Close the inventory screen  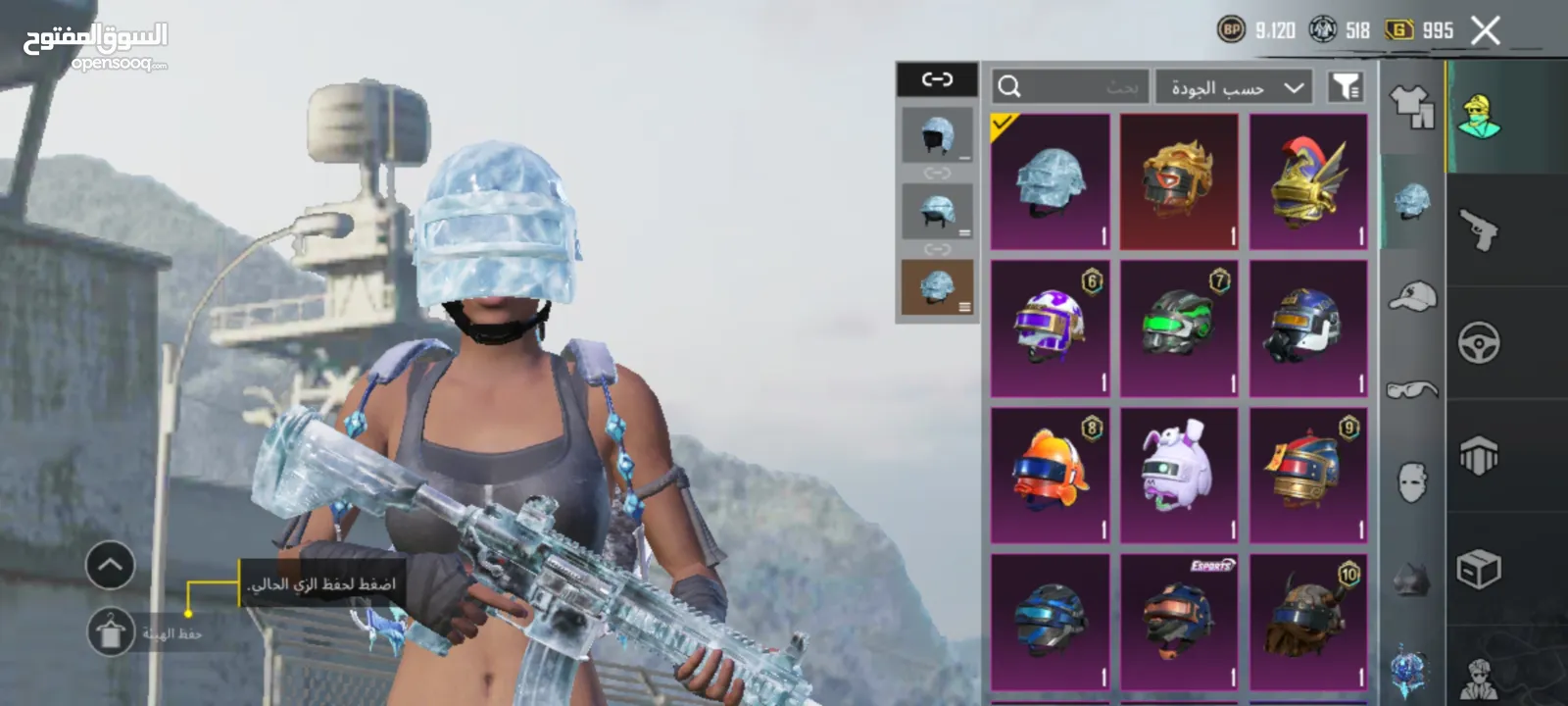(1485, 31)
